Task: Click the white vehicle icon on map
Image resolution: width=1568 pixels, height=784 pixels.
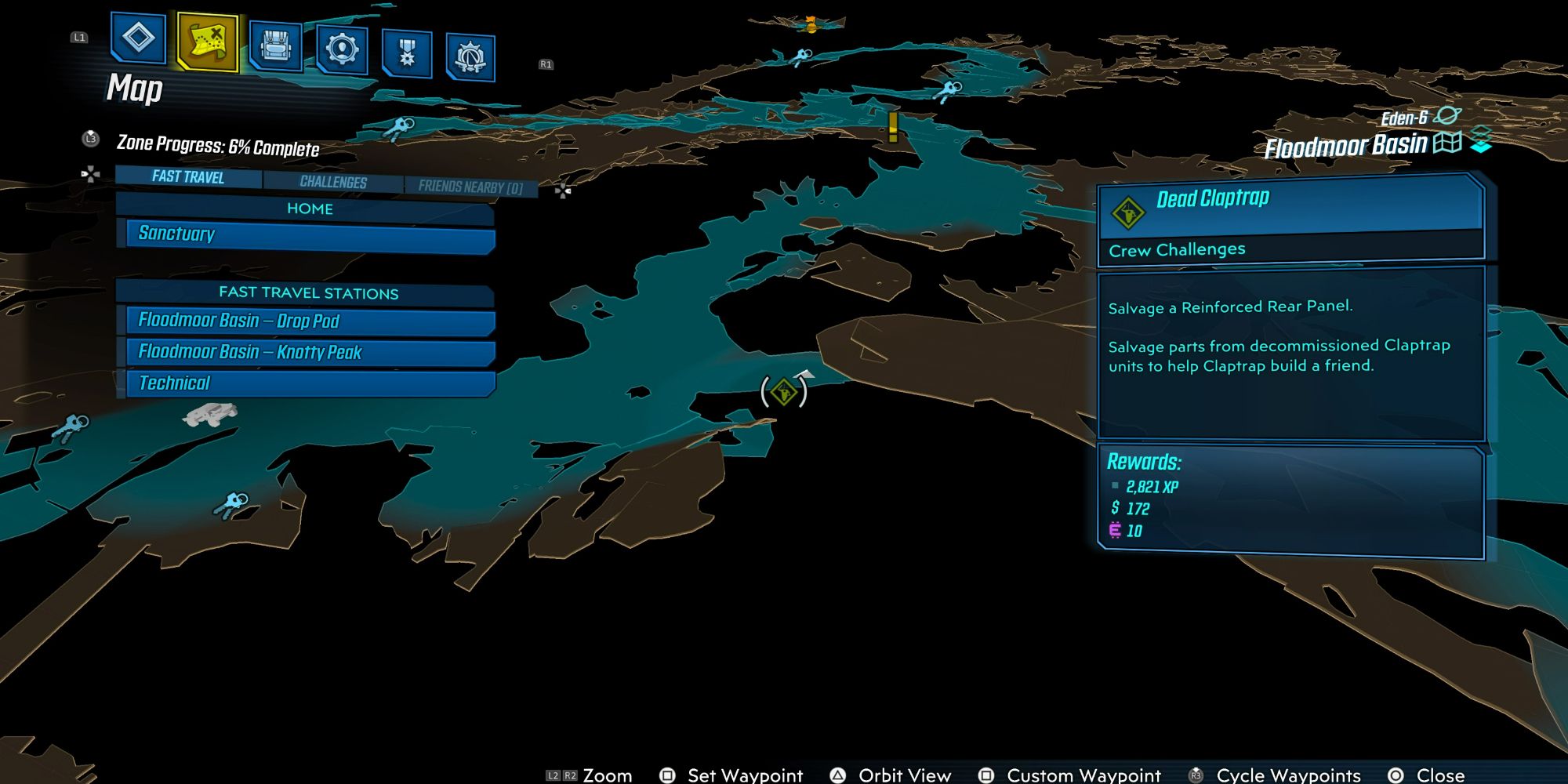Action: (209, 413)
